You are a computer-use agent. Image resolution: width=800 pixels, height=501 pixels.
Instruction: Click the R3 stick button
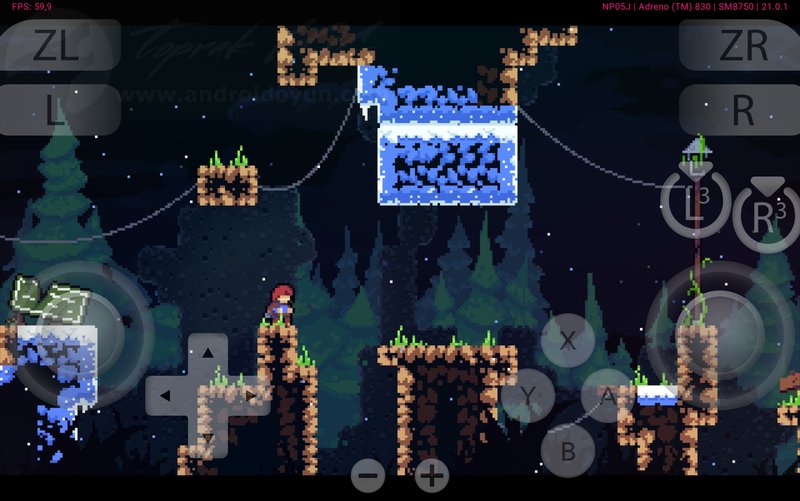[x=766, y=215]
